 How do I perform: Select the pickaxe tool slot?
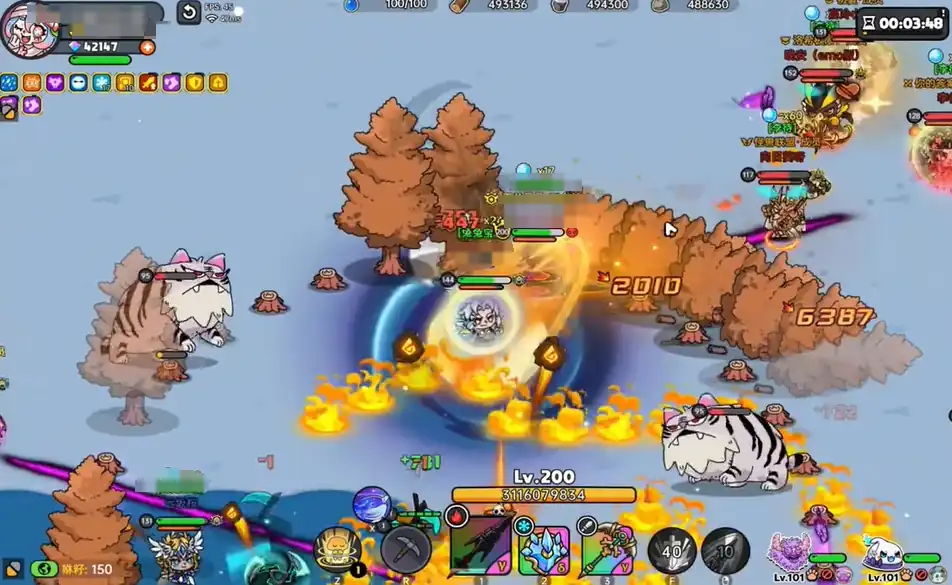(406, 548)
